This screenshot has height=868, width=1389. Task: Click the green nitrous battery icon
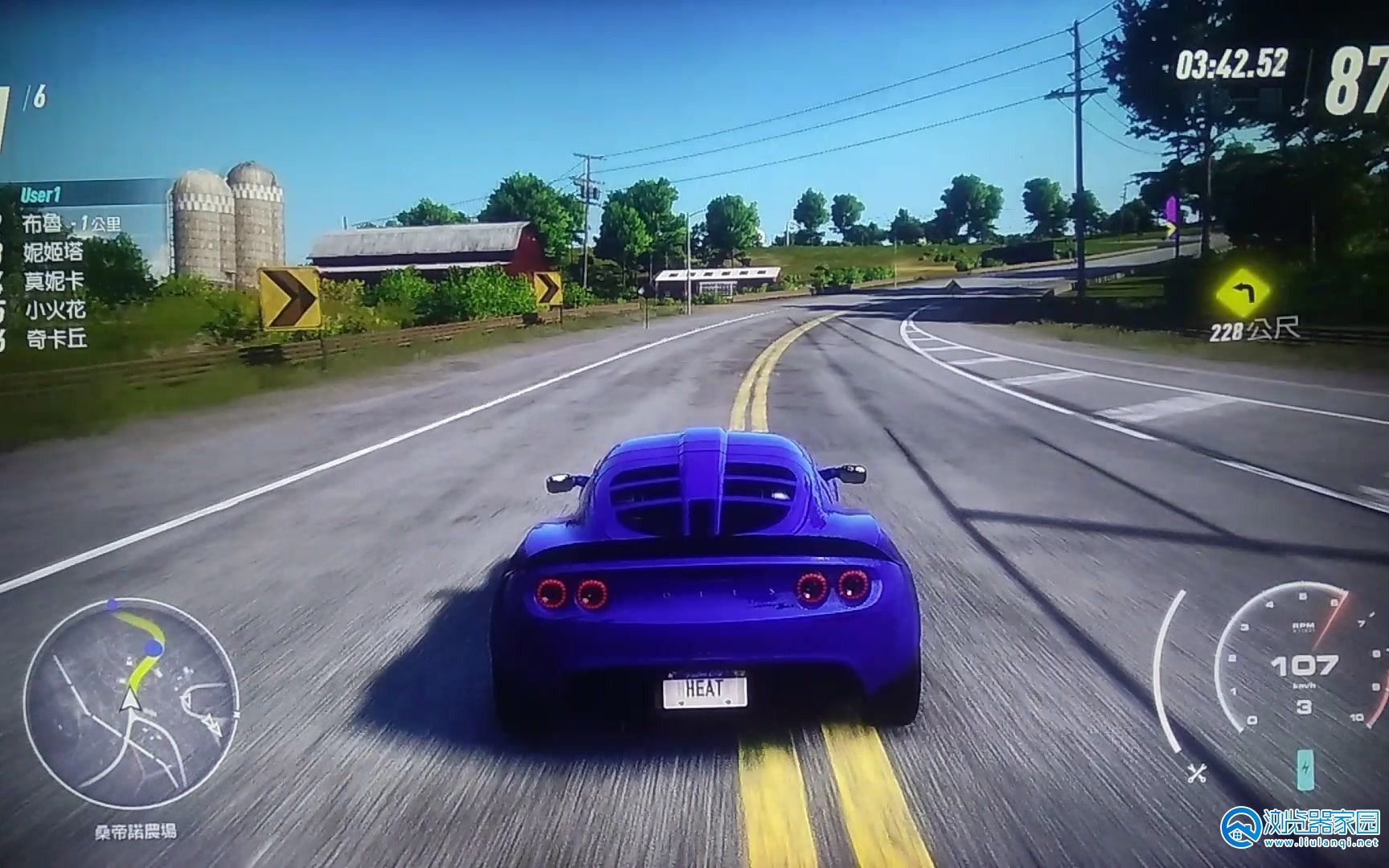click(1304, 771)
